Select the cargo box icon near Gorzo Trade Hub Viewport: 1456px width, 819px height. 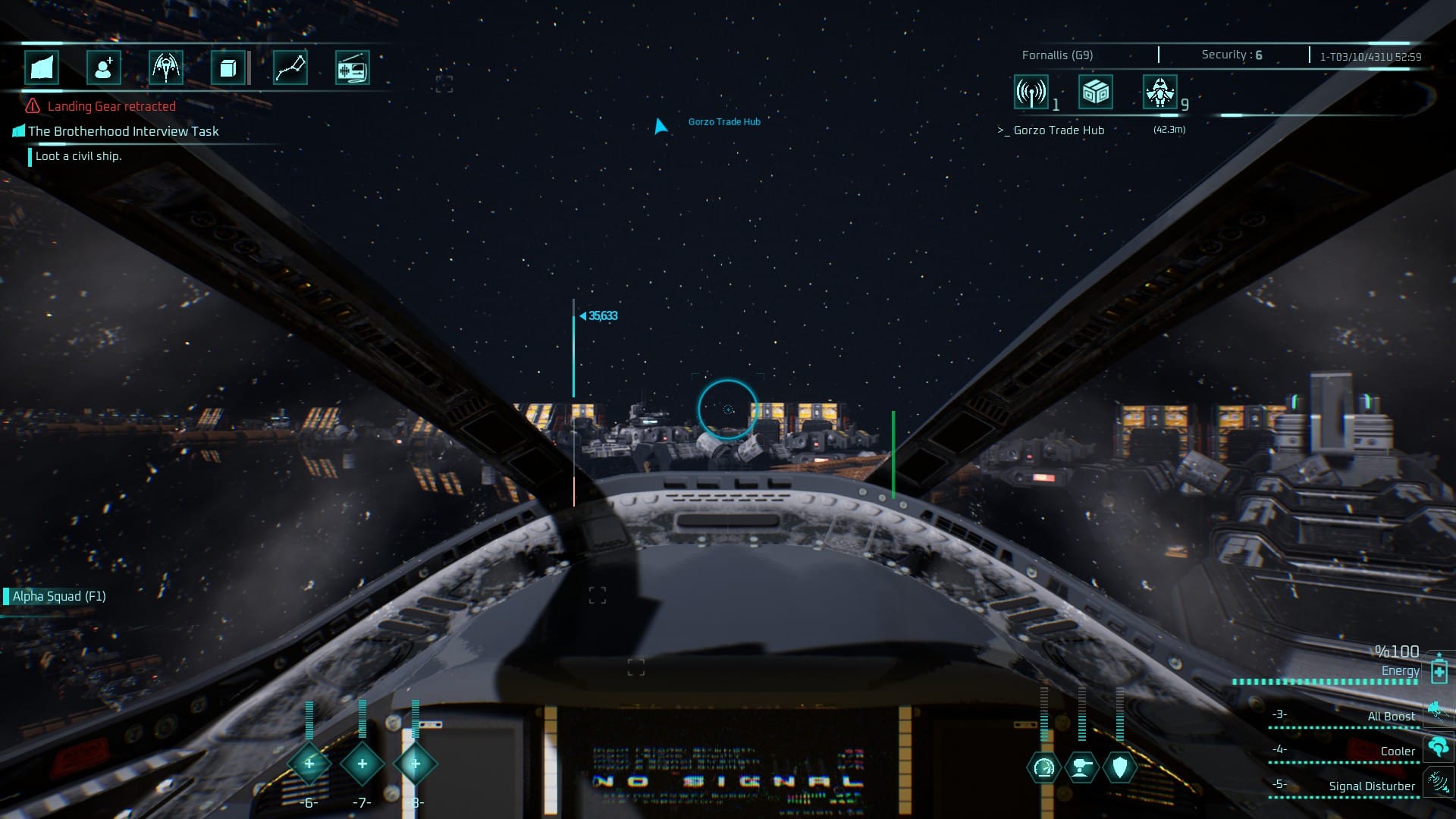(1094, 93)
